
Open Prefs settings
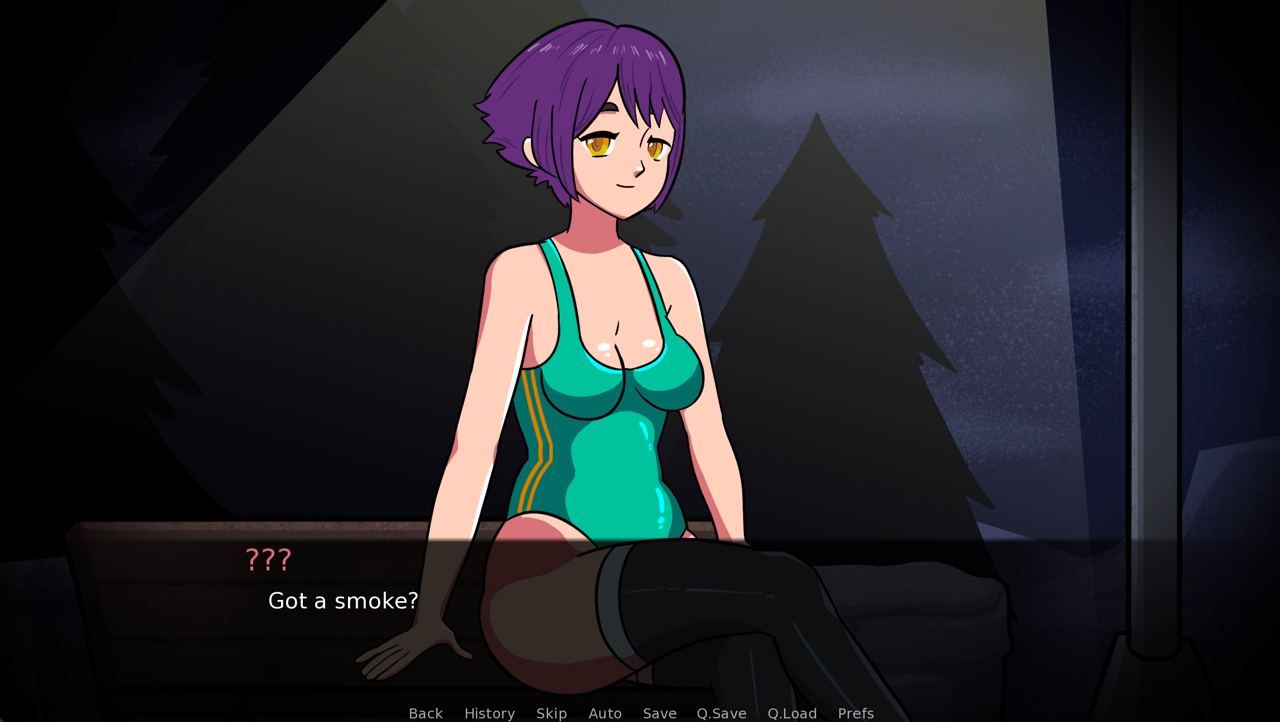855,713
